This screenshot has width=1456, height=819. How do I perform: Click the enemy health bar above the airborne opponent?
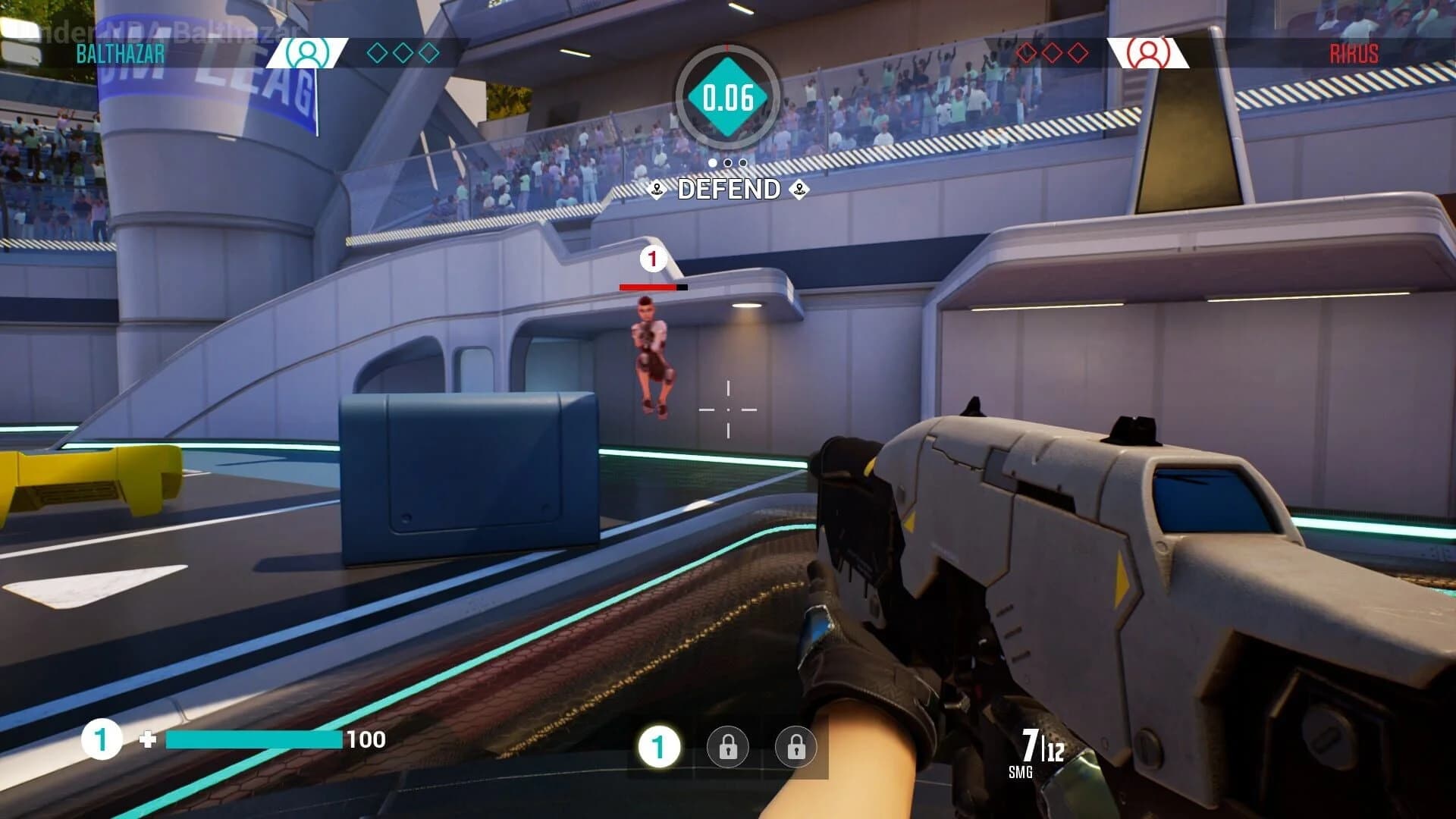pyautogui.click(x=652, y=287)
